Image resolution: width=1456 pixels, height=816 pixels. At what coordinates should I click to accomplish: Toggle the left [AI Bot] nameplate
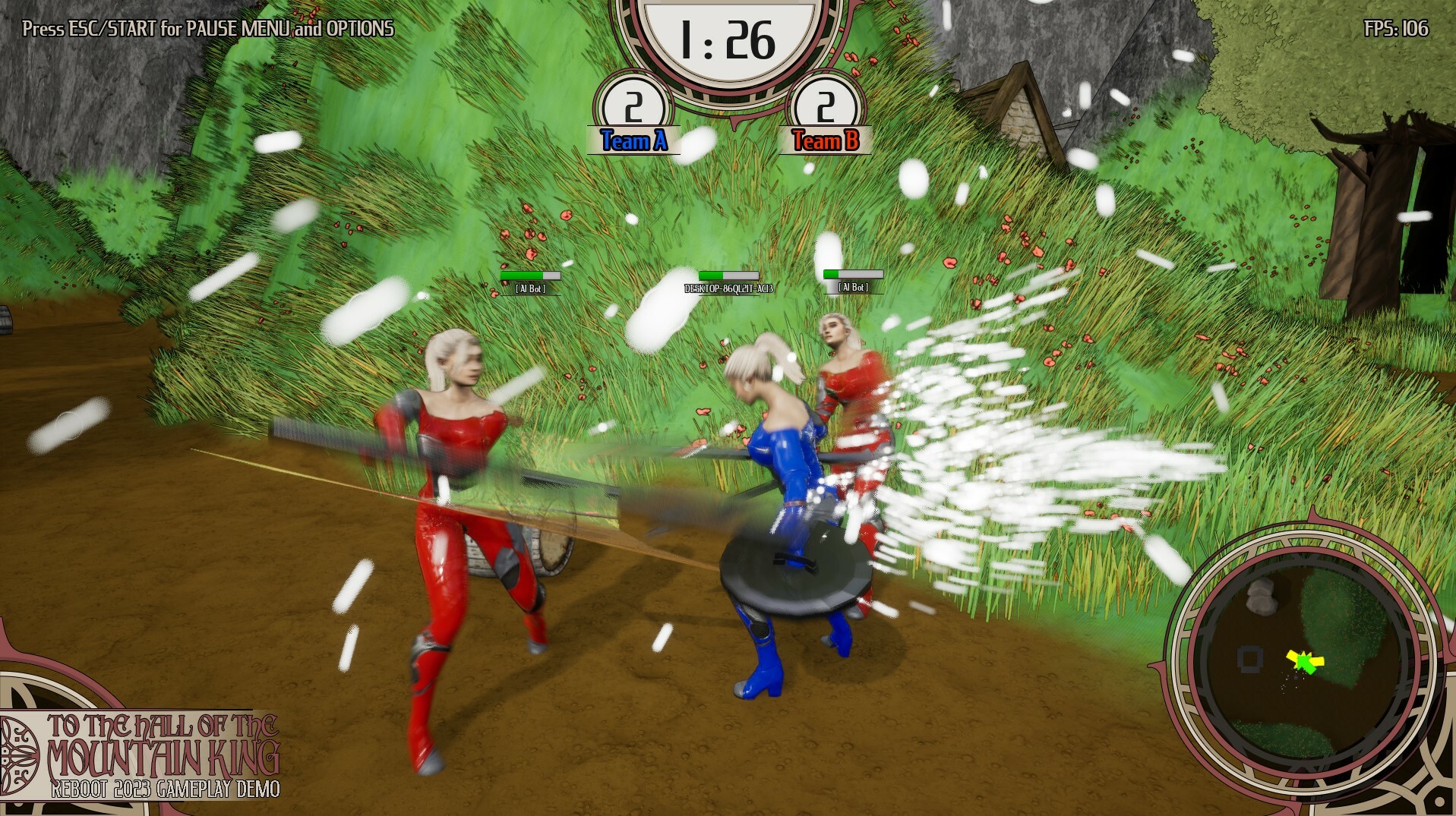(x=530, y=288)
